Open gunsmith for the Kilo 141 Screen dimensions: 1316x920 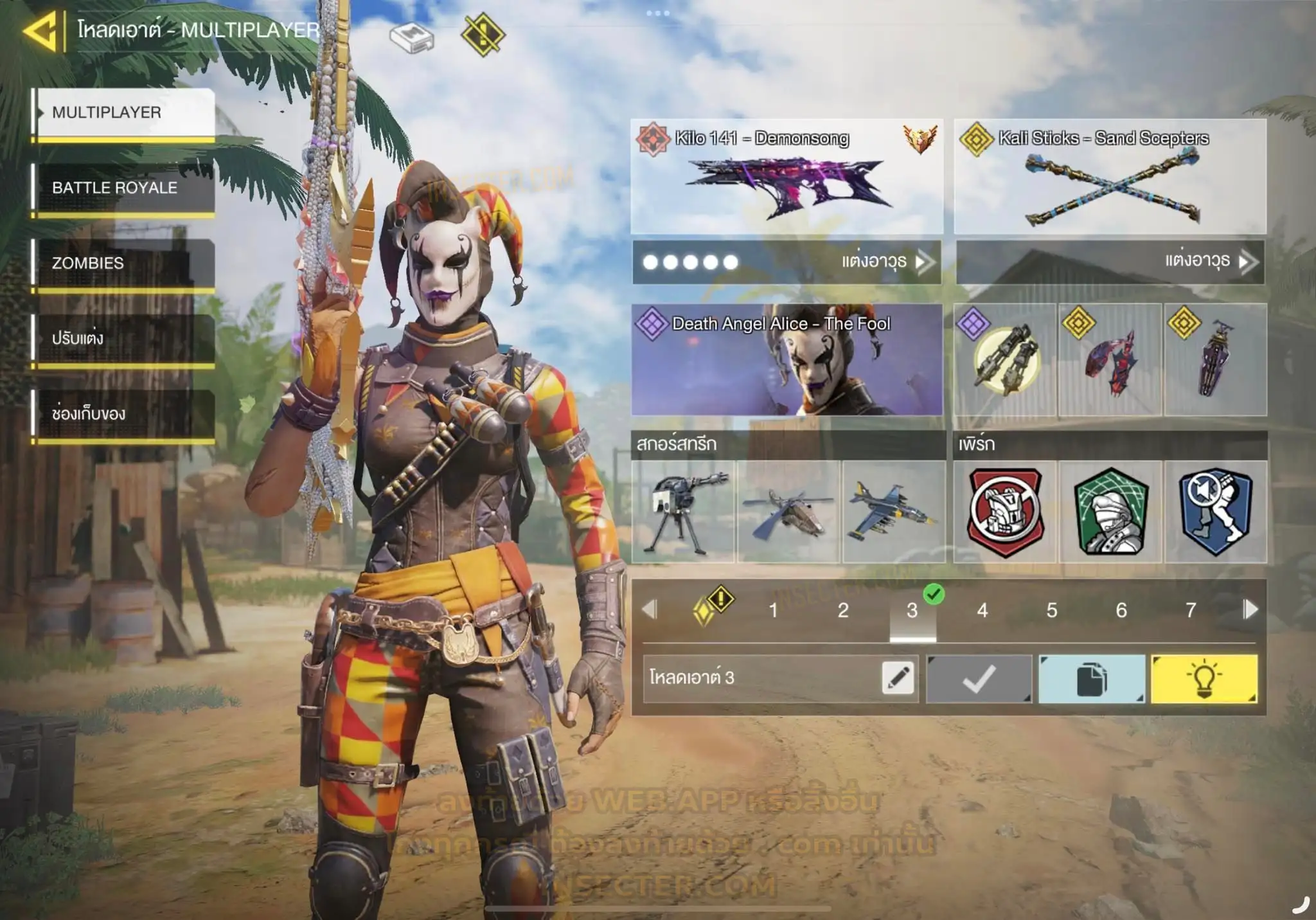[884, 262]
